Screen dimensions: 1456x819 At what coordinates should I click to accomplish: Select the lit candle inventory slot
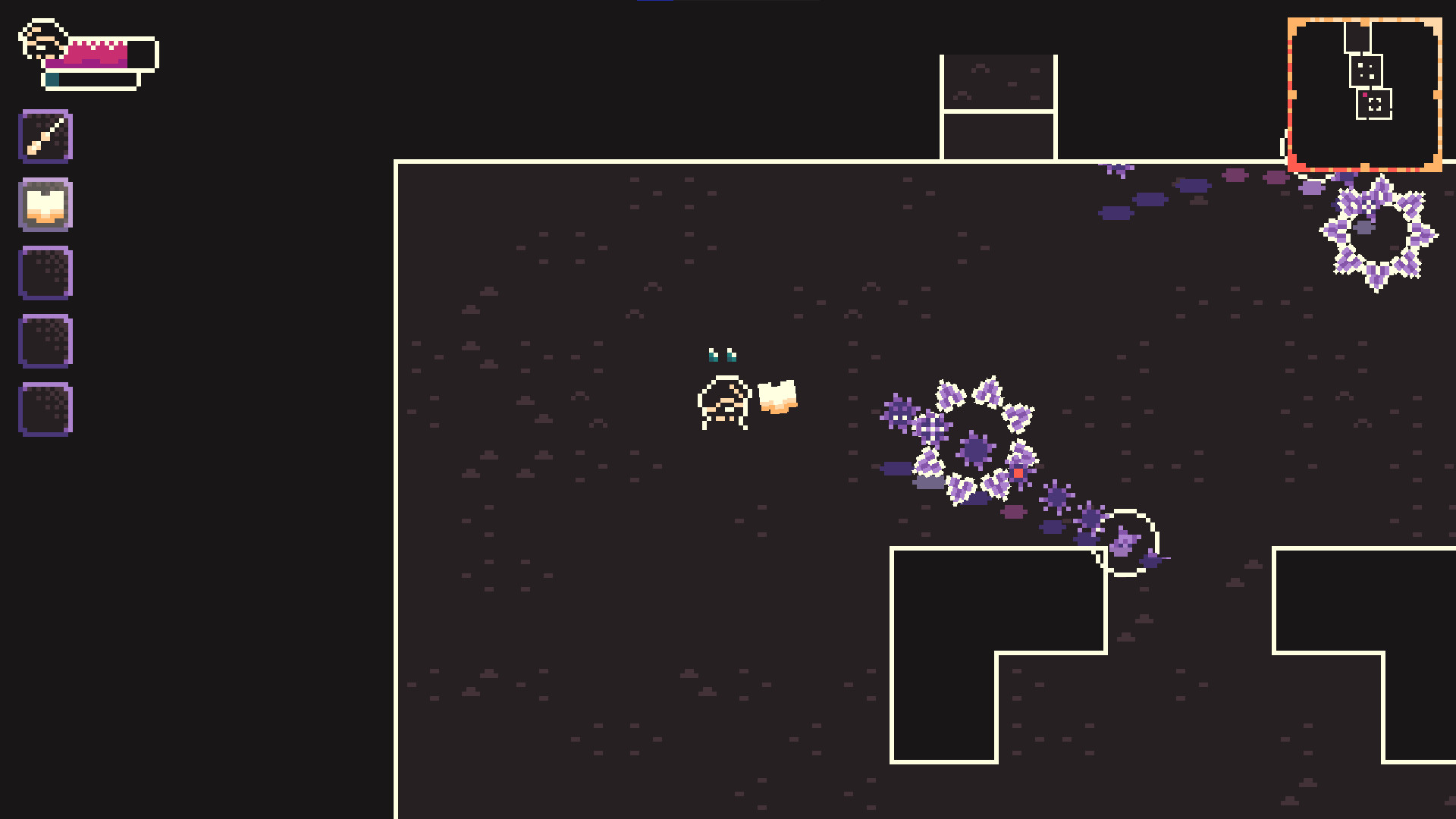point(44,203)
